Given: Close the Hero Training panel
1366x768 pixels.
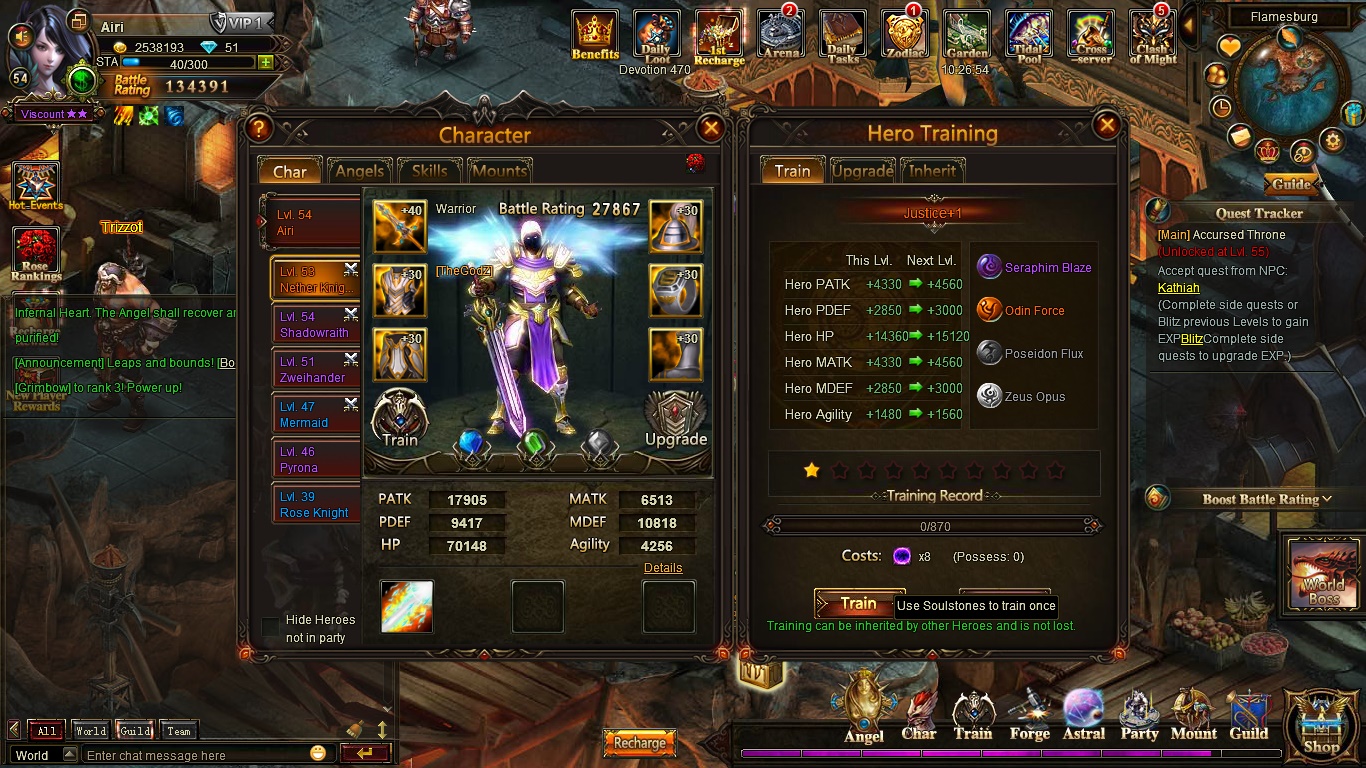Looking at the screenshot, I should tap(1107, 126).
